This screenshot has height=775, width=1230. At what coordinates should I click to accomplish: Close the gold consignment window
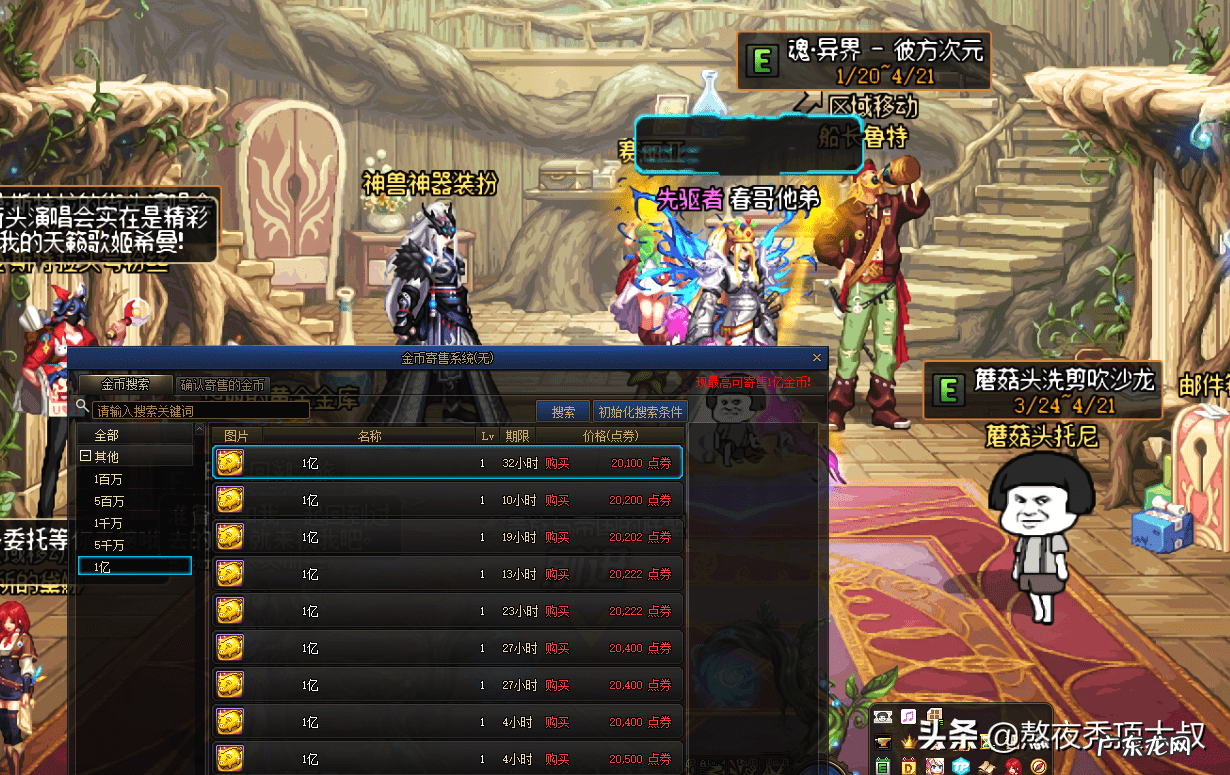[x=817, y=357]
